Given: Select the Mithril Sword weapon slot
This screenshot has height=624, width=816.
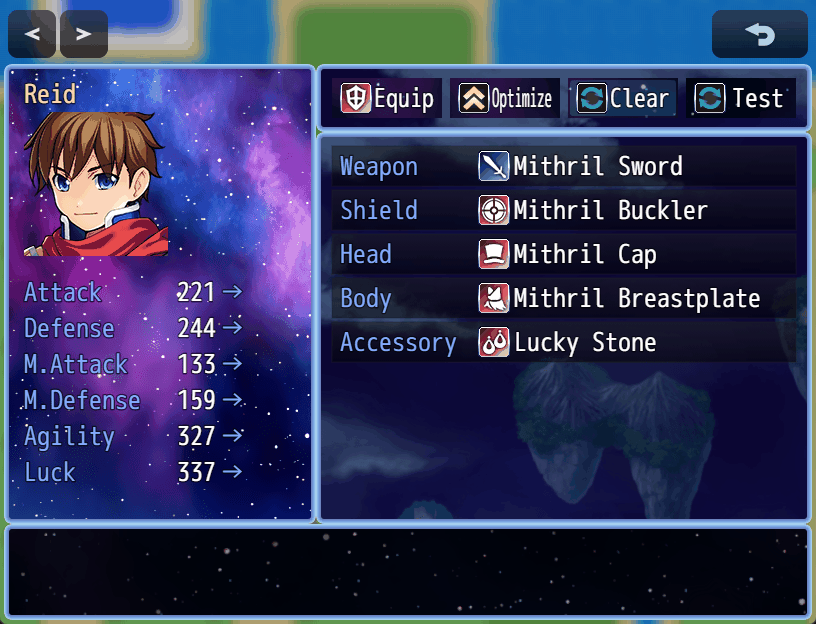Looking at the screenshot, I should coord(565,166).
